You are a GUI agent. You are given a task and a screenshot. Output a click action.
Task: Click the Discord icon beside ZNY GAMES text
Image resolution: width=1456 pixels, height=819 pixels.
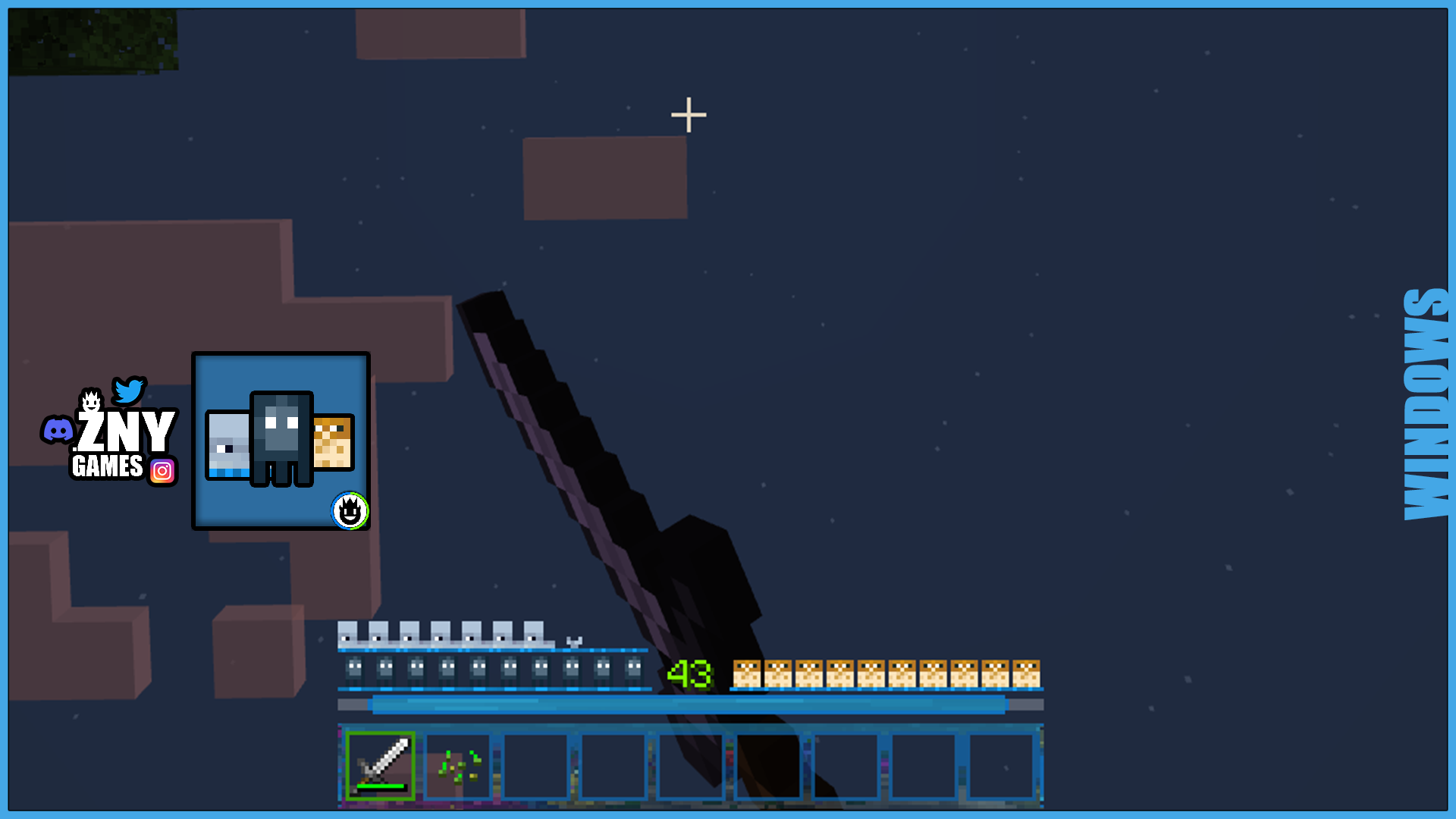[x=59, y=430]
